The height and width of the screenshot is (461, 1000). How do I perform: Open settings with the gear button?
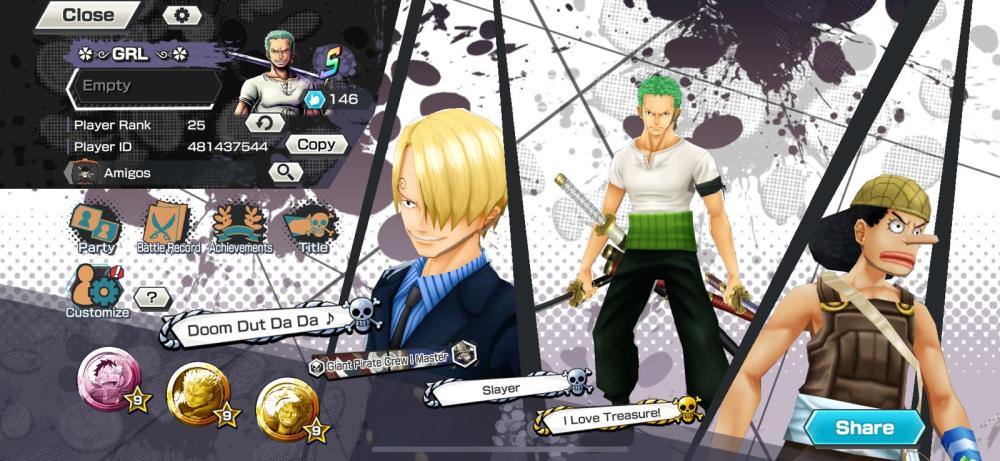[181, 15]
